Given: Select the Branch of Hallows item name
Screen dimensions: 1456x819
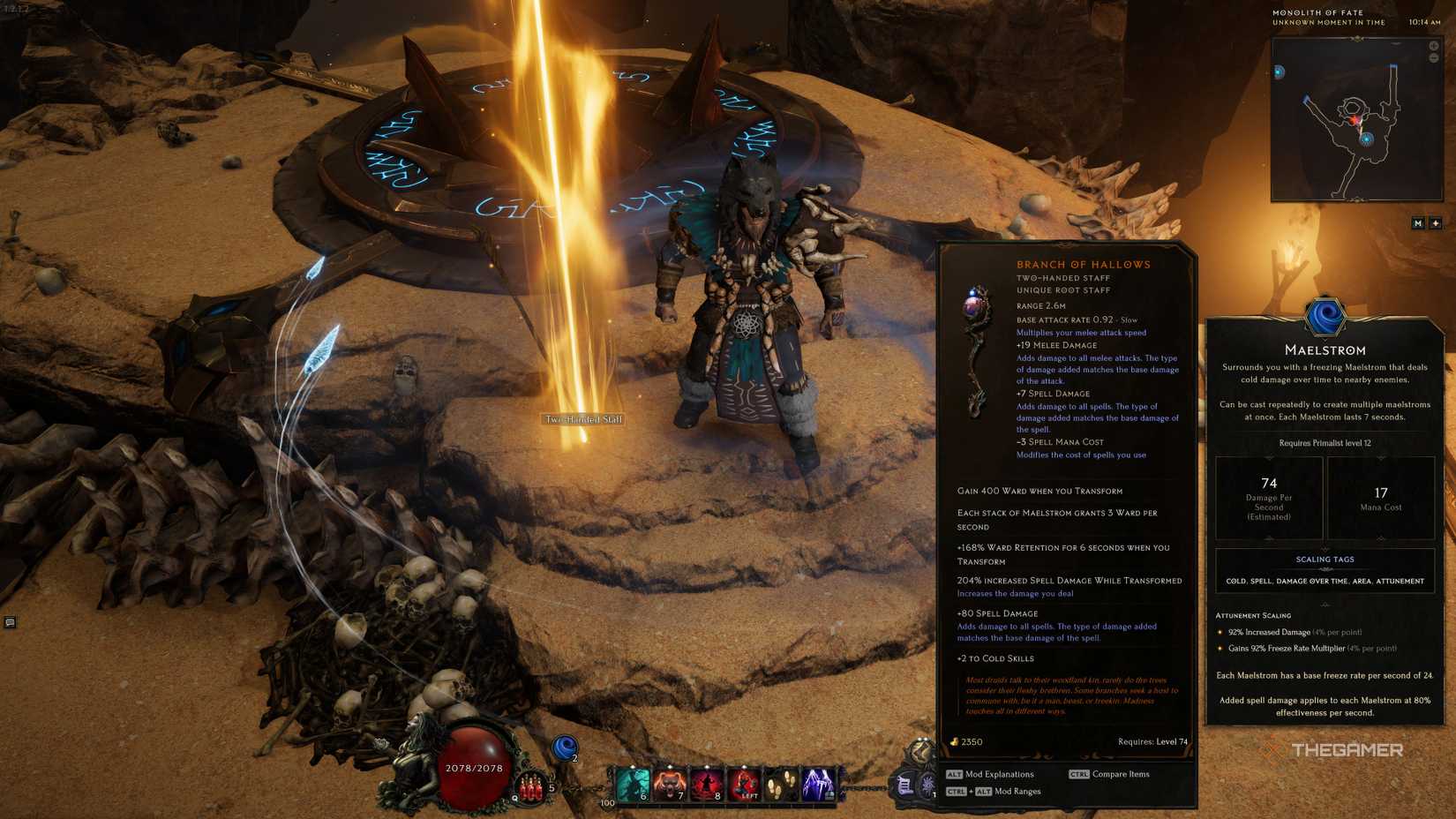Looking at the screenshot, I should pos(1084,264).
